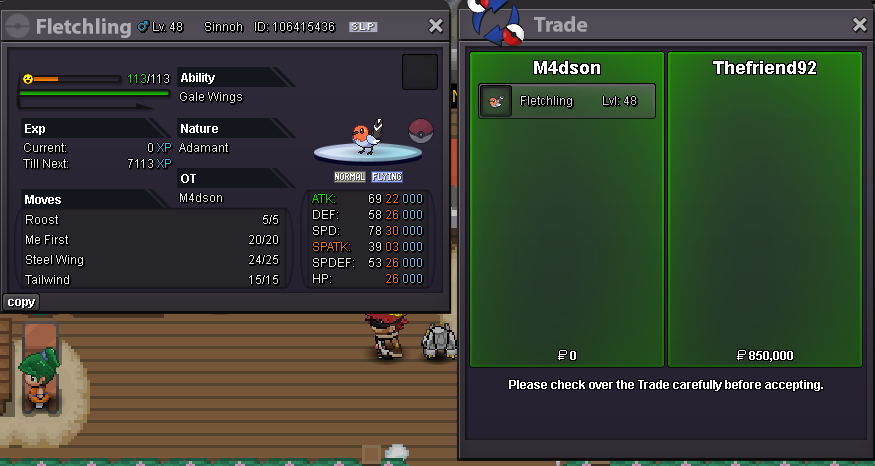Click the Poké Ball icon beside Fletchling's sprite

(x=422, y=130)
